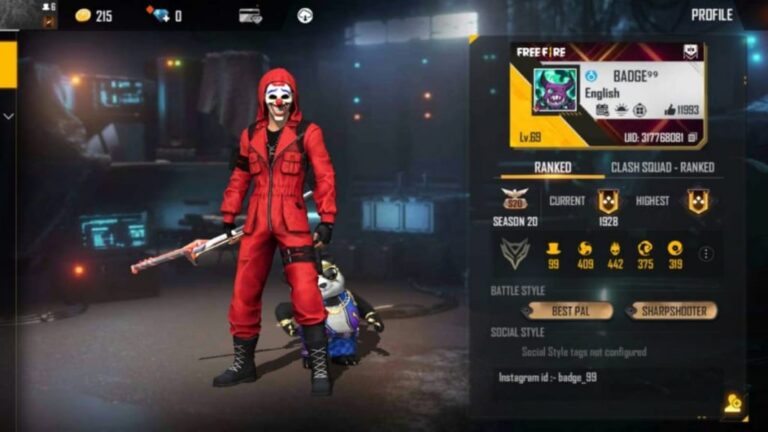Click the round icon beside the card icon
Image resolution: width=768 pixels, height=432 pixels.
pyautogui.click(x=305, y=16)
